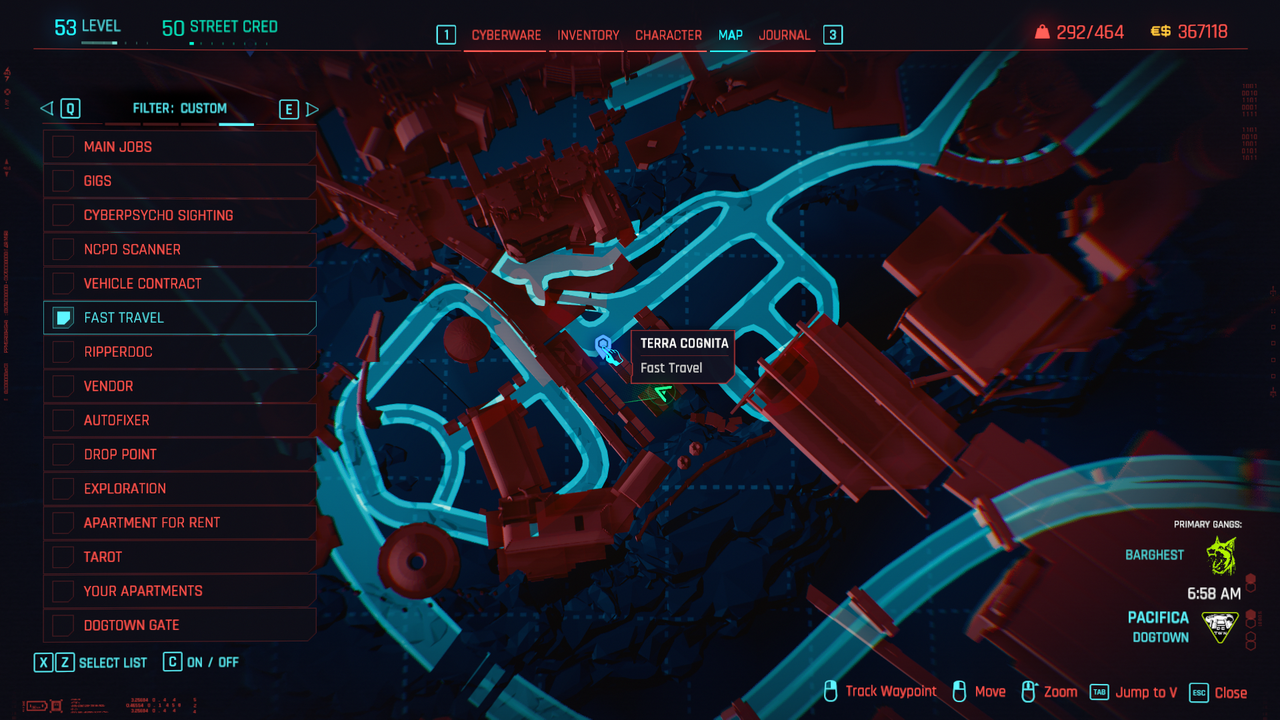Show NCPD Scanner markers
The width and height of the screenshot is (1280, 720).
[x=64, y=249]
